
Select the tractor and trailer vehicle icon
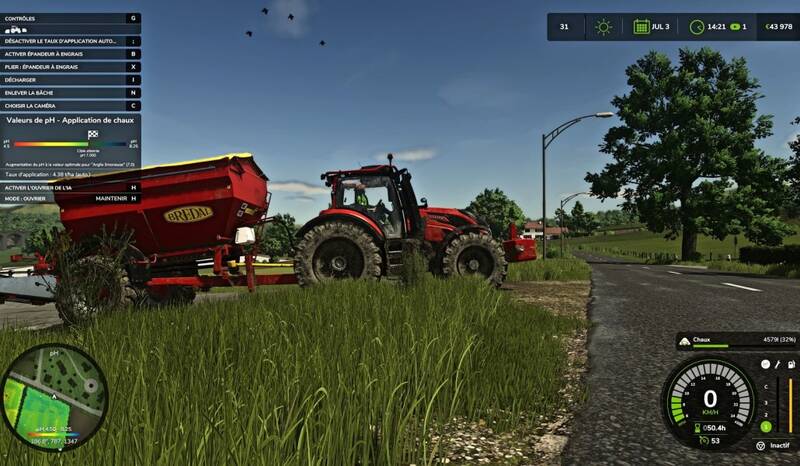pos(15,30)
